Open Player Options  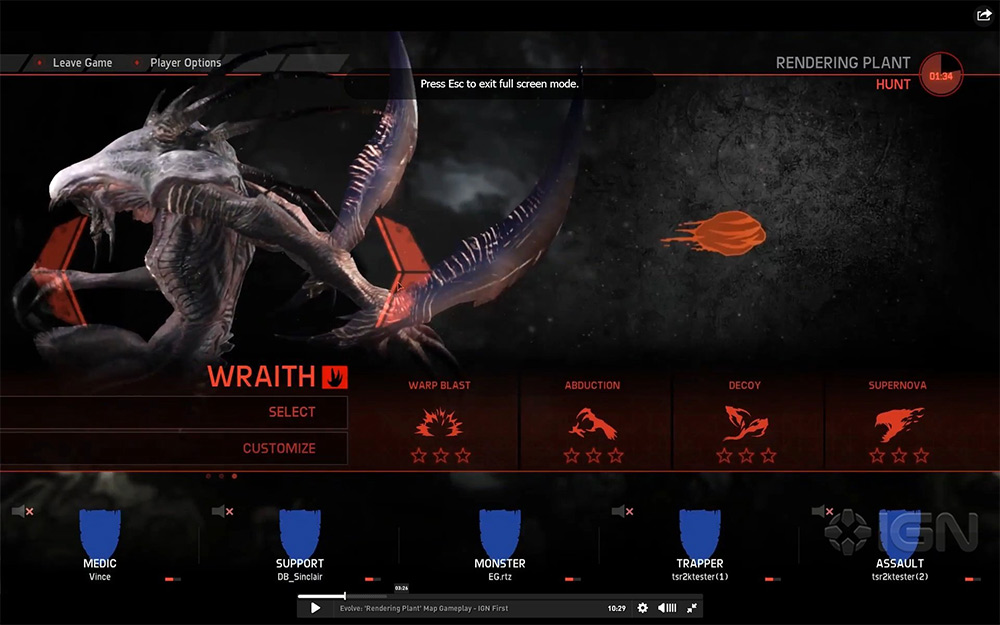tap(185, 63)
